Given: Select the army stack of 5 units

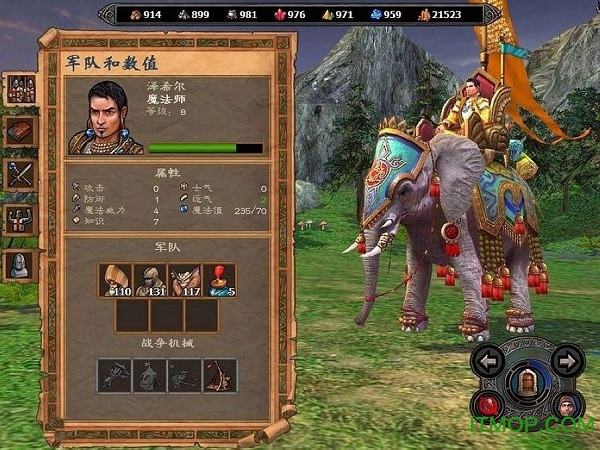Looking at the screenshot, I should click(x=219, y=280).
